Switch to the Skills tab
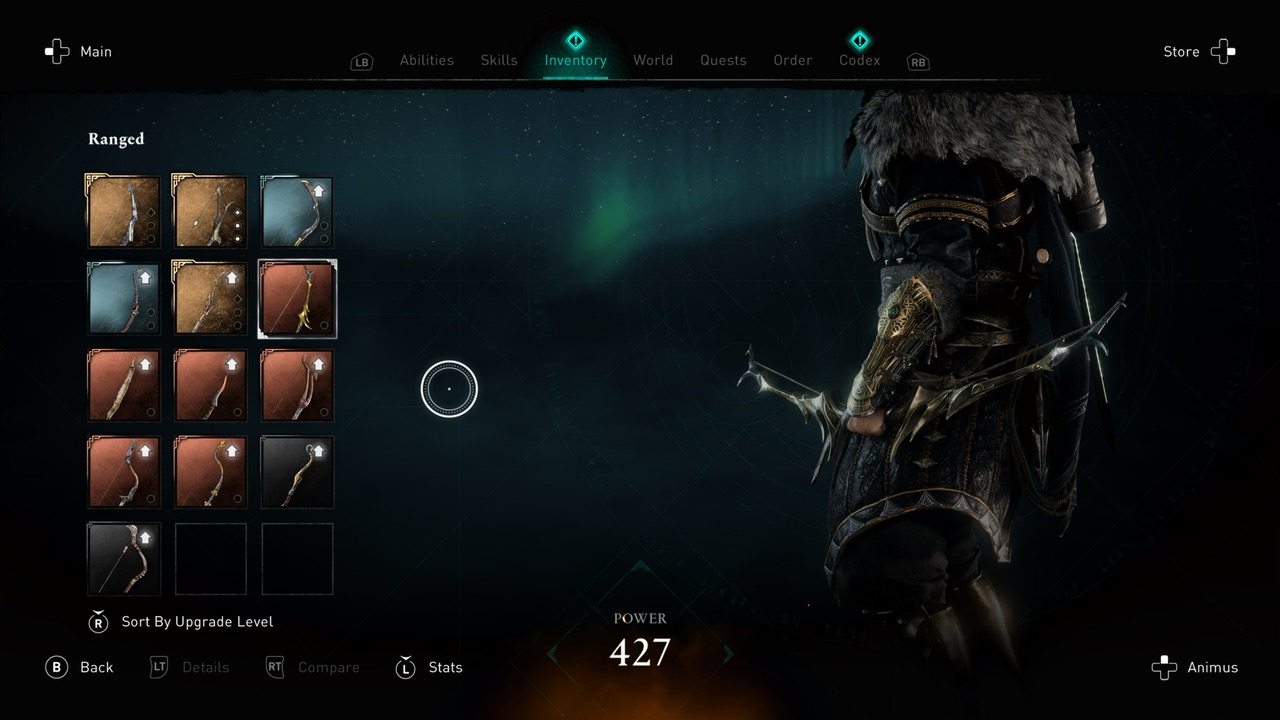1280x720 pixels. pos(498,60)
